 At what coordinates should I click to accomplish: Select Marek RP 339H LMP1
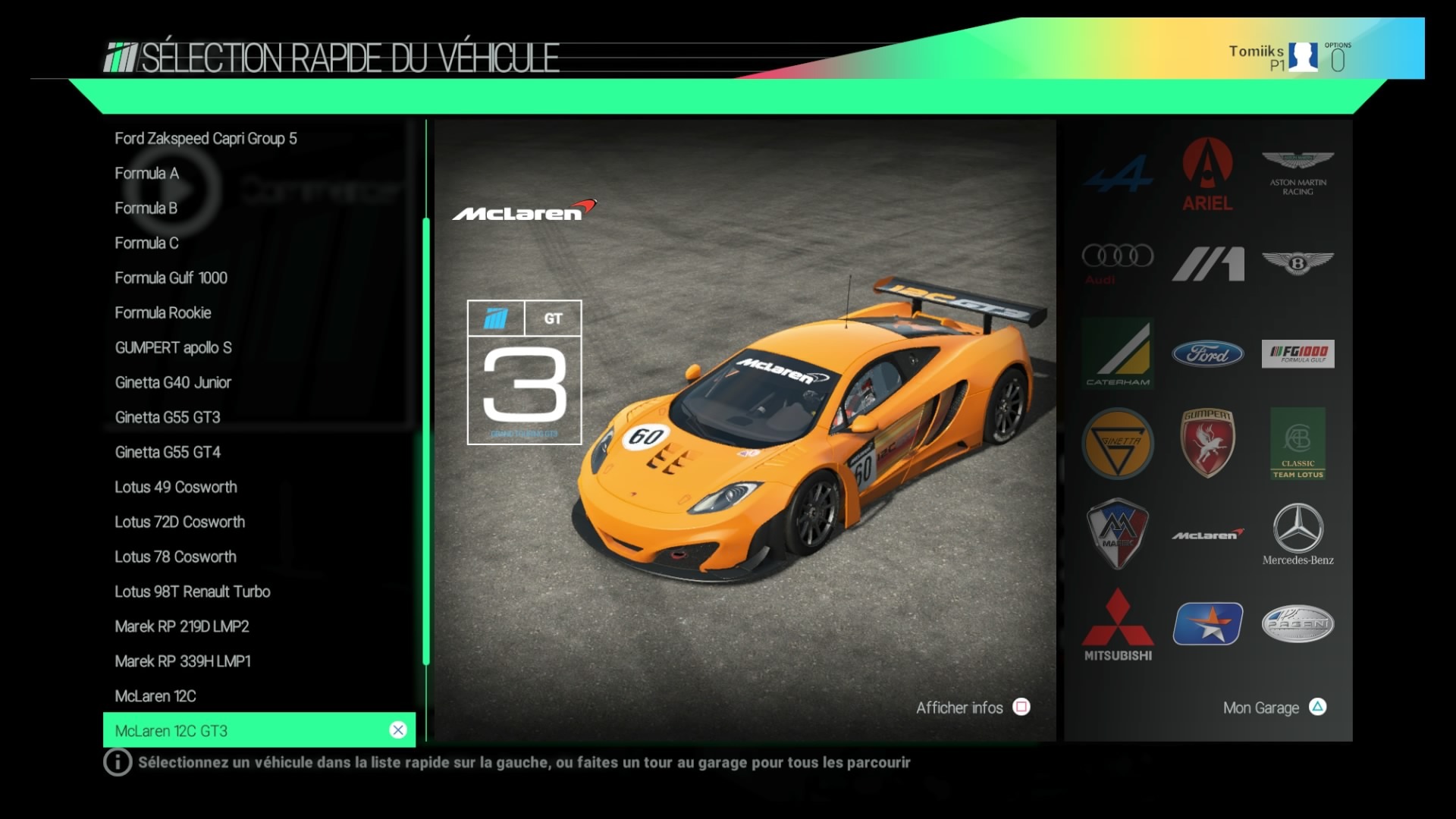[x=182, y=662]
